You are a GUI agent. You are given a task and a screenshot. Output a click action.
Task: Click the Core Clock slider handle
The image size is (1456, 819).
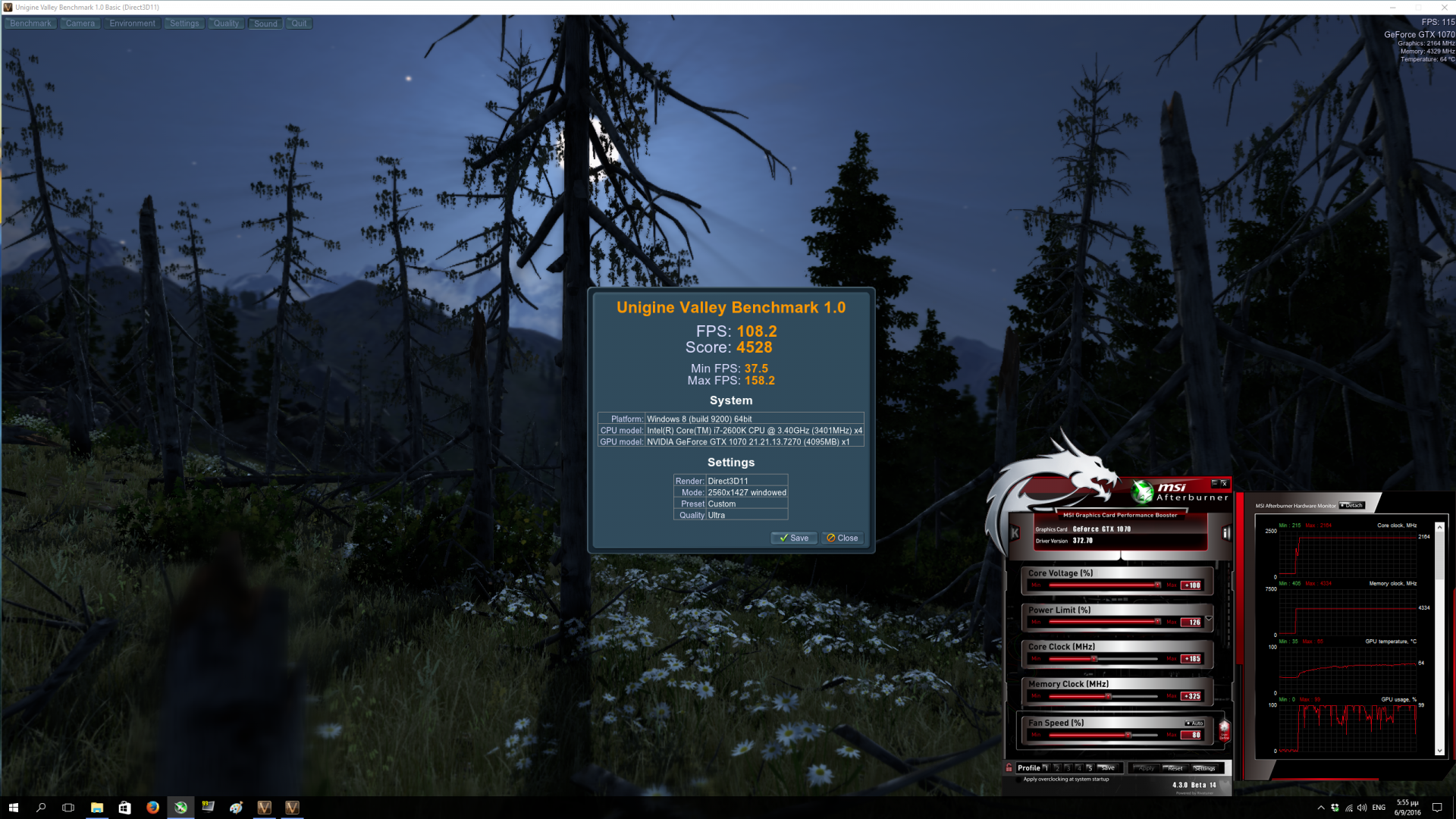1094,659
